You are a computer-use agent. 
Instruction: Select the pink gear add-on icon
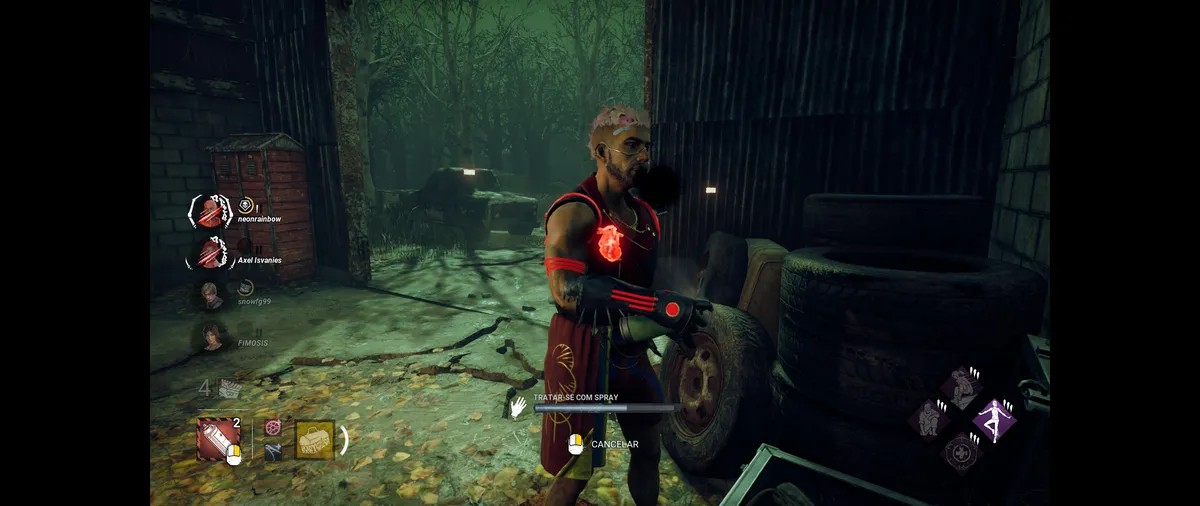pyautogui.click(x=272, y=427)
